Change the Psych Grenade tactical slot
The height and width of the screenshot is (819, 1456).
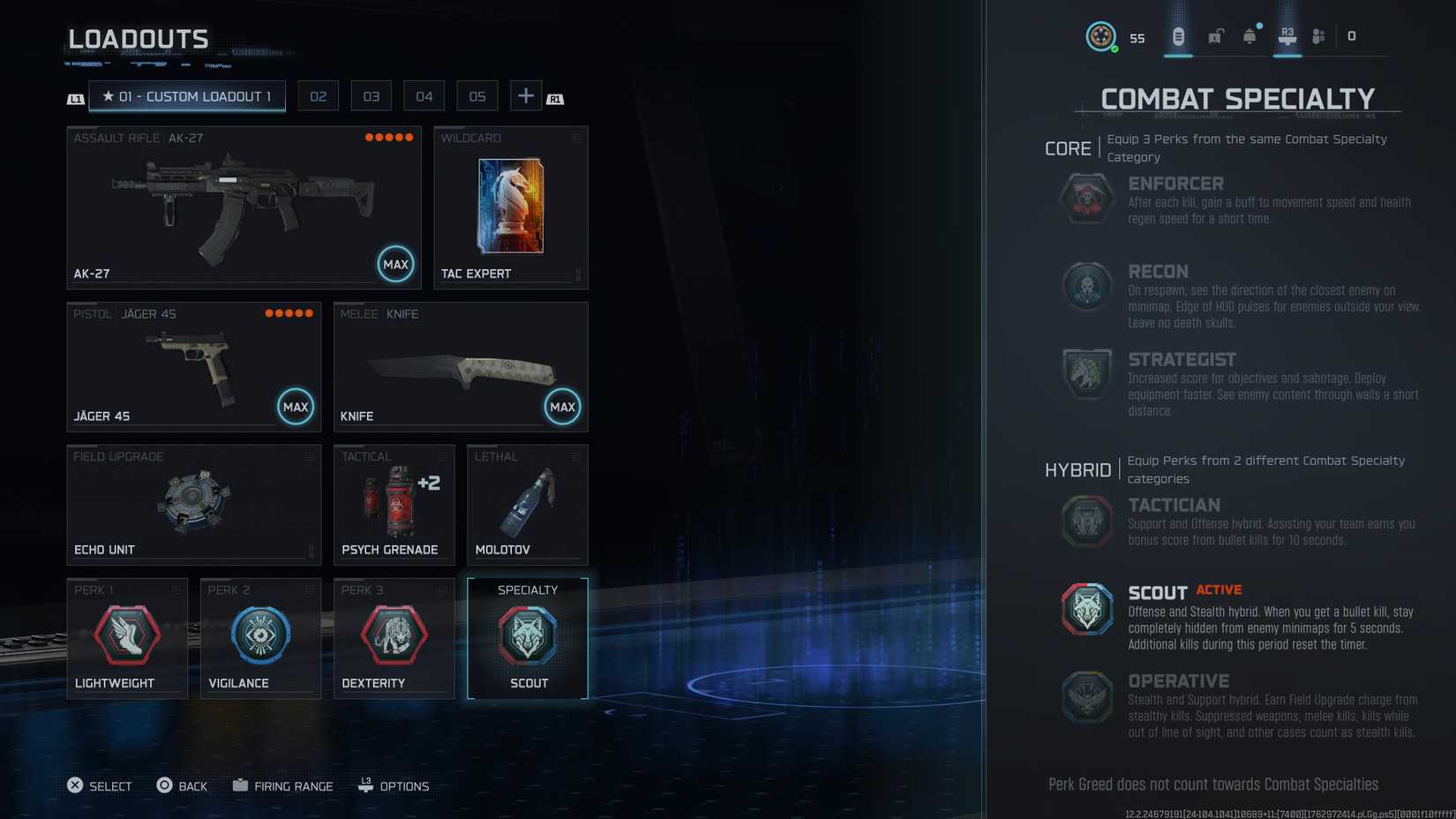click(x=394, y=505)
